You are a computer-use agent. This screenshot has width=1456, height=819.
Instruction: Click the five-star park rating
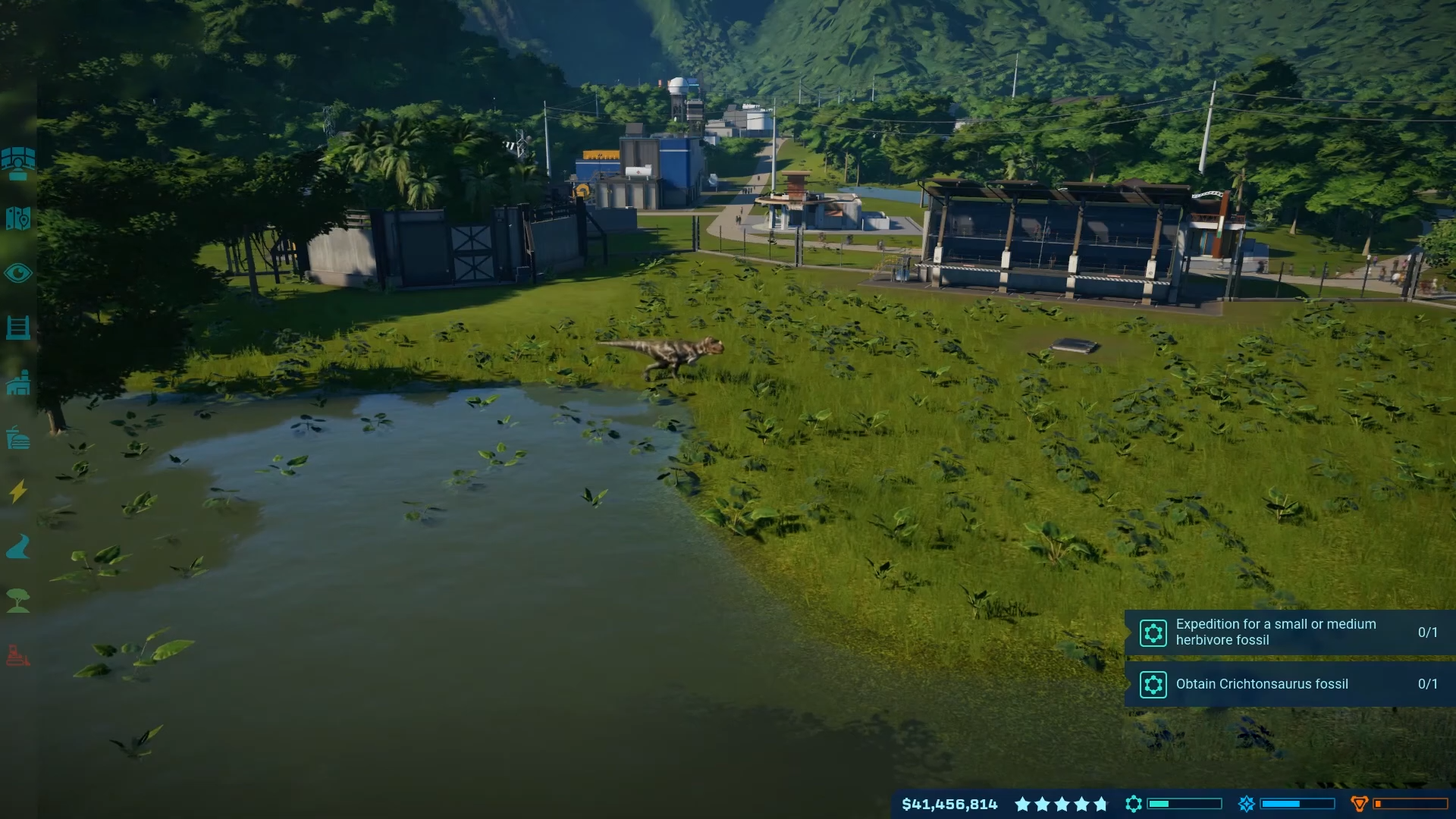pos(1061,804)
